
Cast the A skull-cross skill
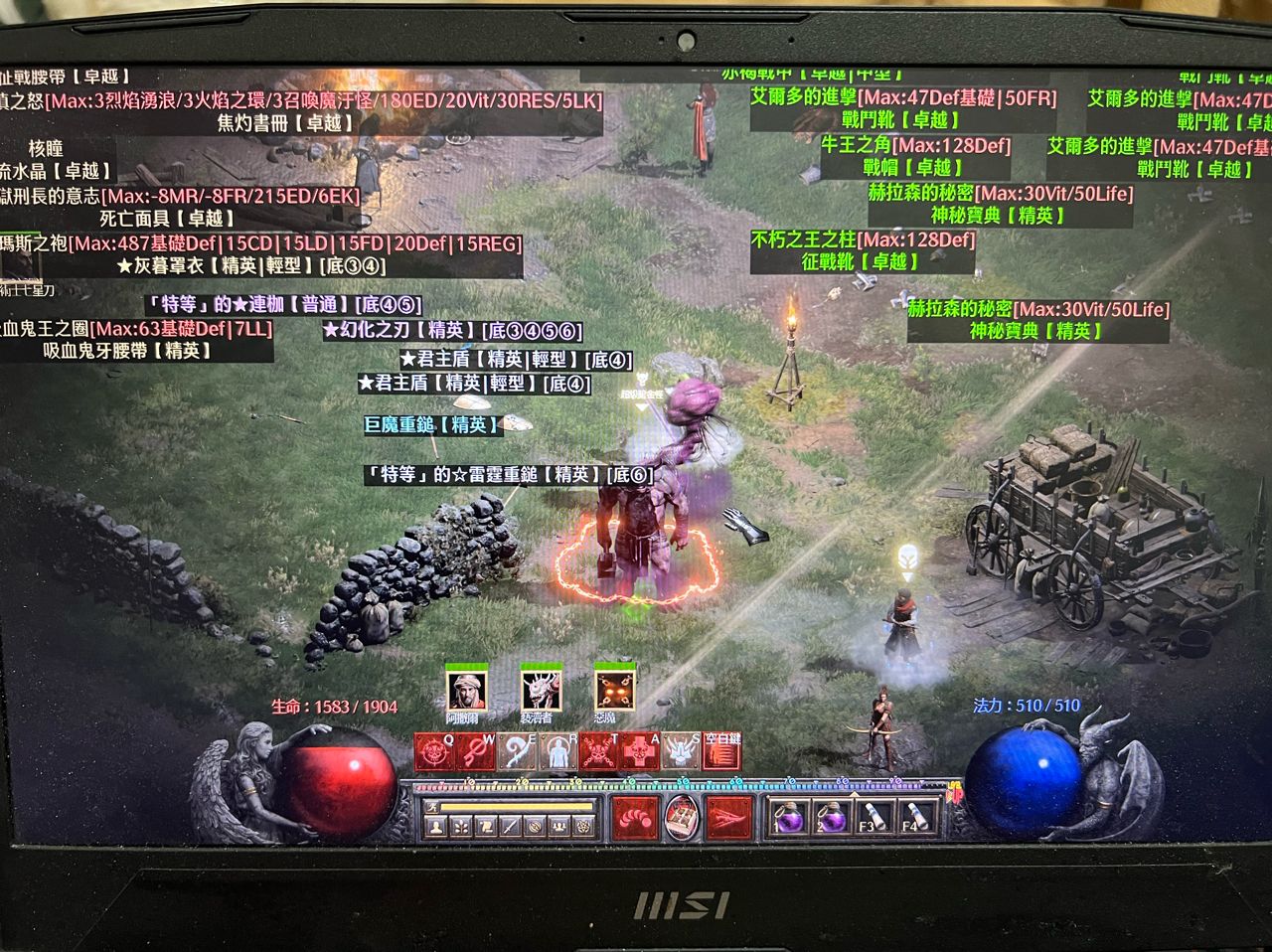[639, 752]
